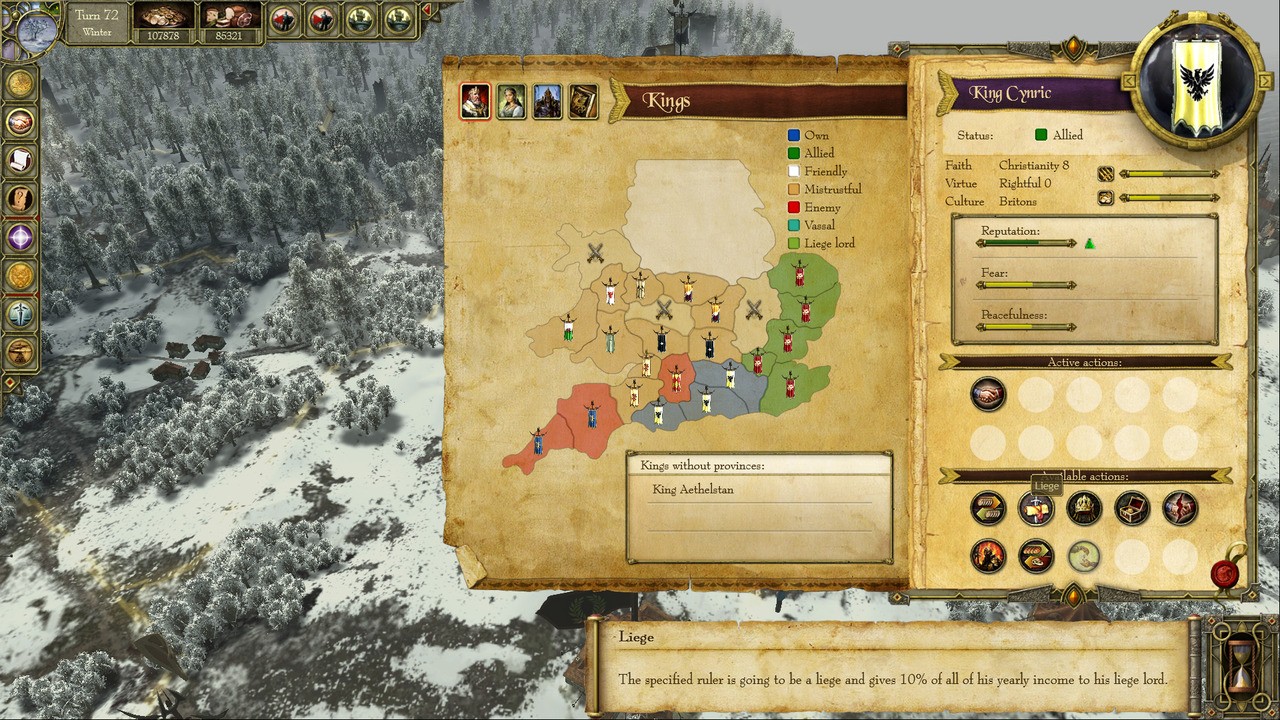
Task: Select the burning warrior action
Action: pos(988,556)
